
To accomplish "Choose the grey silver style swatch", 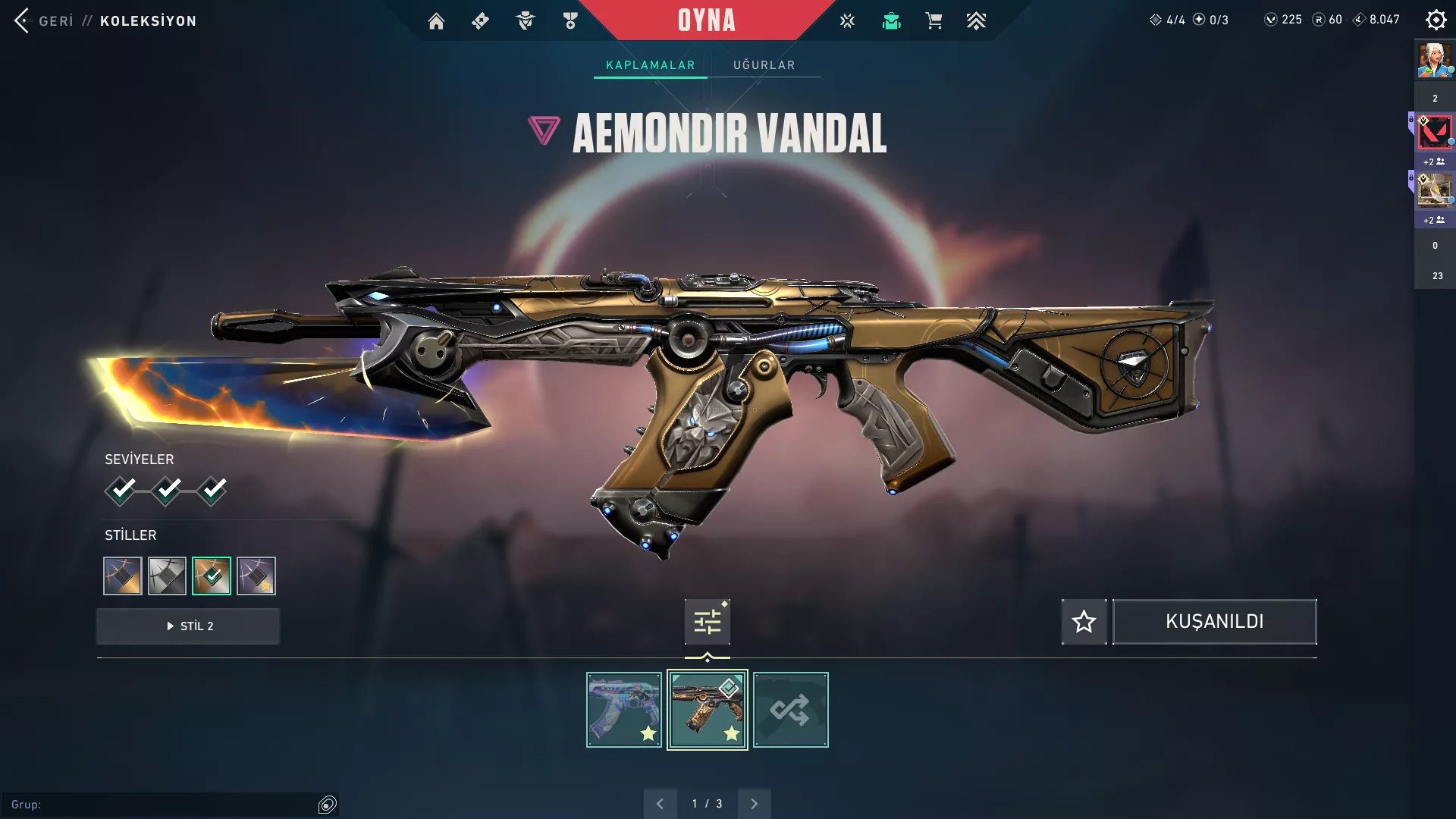I will [x=167, y=576].
